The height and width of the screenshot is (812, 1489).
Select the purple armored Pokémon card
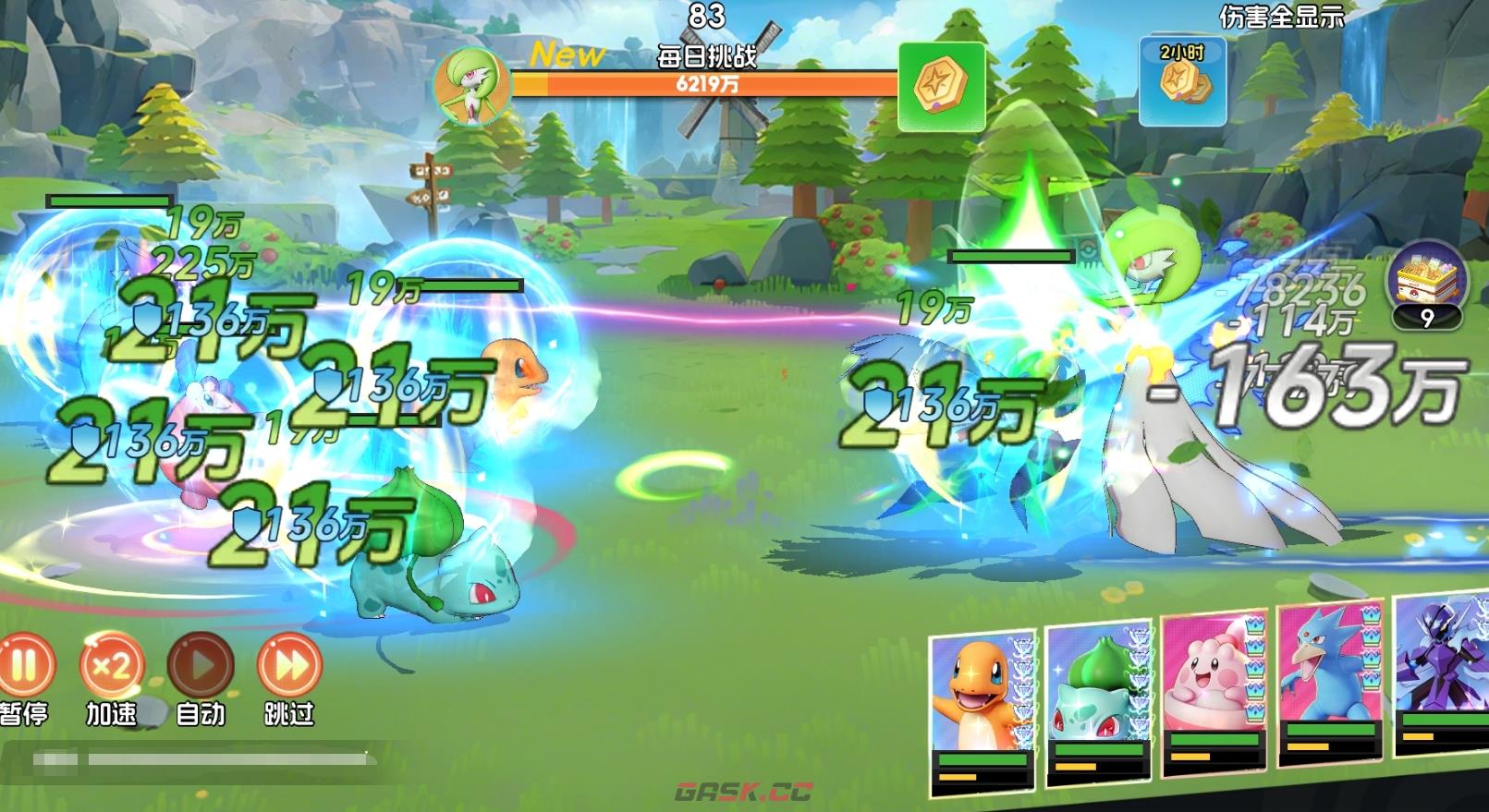[1442, 673]
